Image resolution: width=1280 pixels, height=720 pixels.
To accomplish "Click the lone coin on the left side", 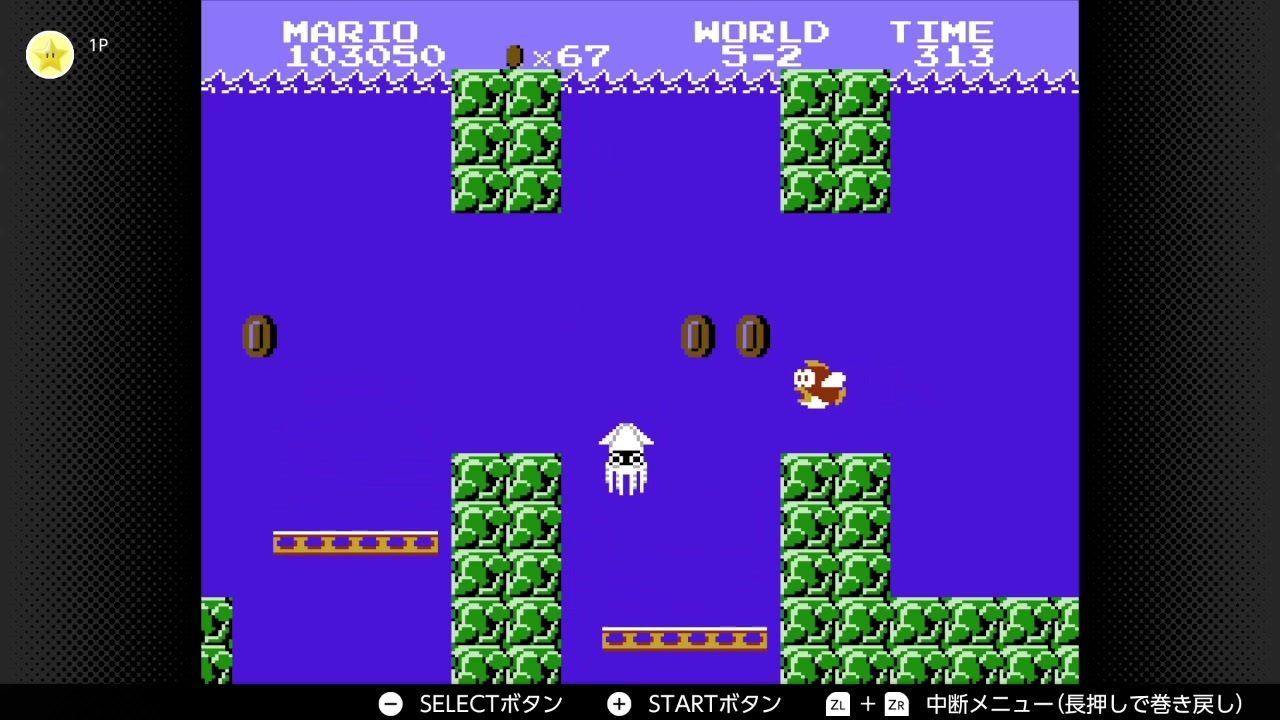I will click(x=259, y=336).
